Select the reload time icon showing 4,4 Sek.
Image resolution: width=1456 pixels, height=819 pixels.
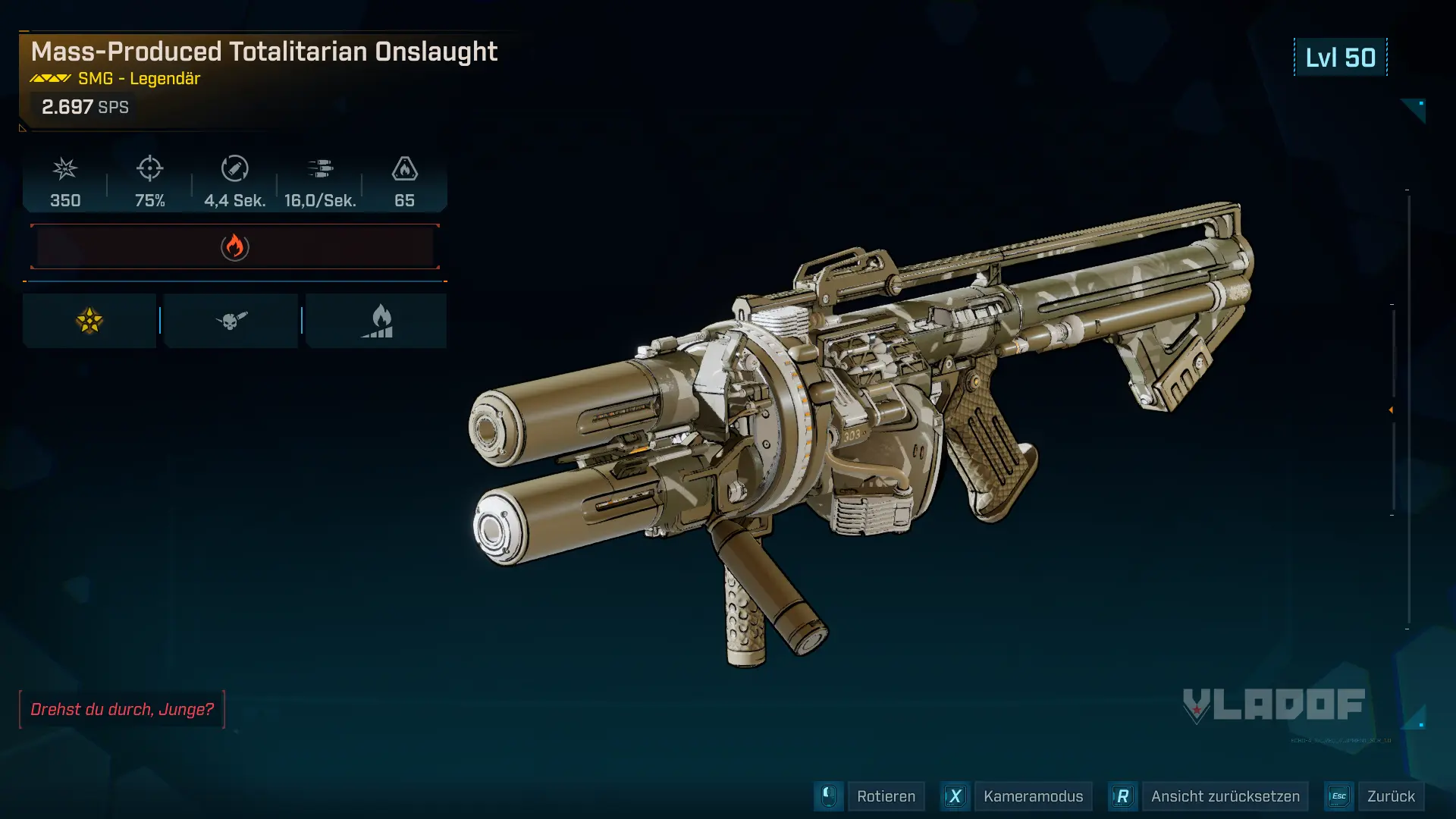pos(235,170)
